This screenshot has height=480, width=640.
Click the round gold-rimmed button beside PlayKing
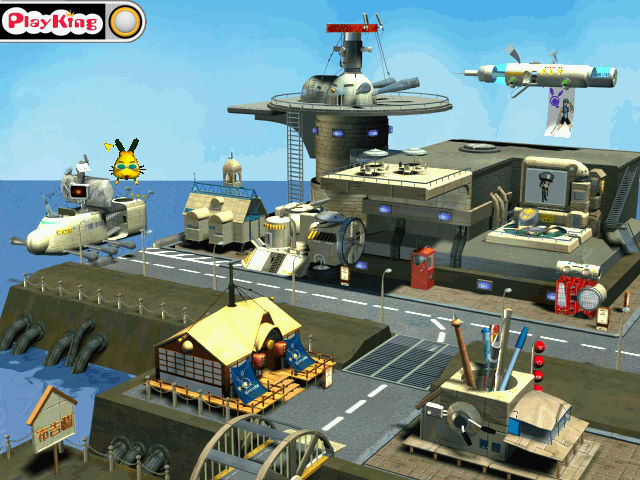coord(124,21)
